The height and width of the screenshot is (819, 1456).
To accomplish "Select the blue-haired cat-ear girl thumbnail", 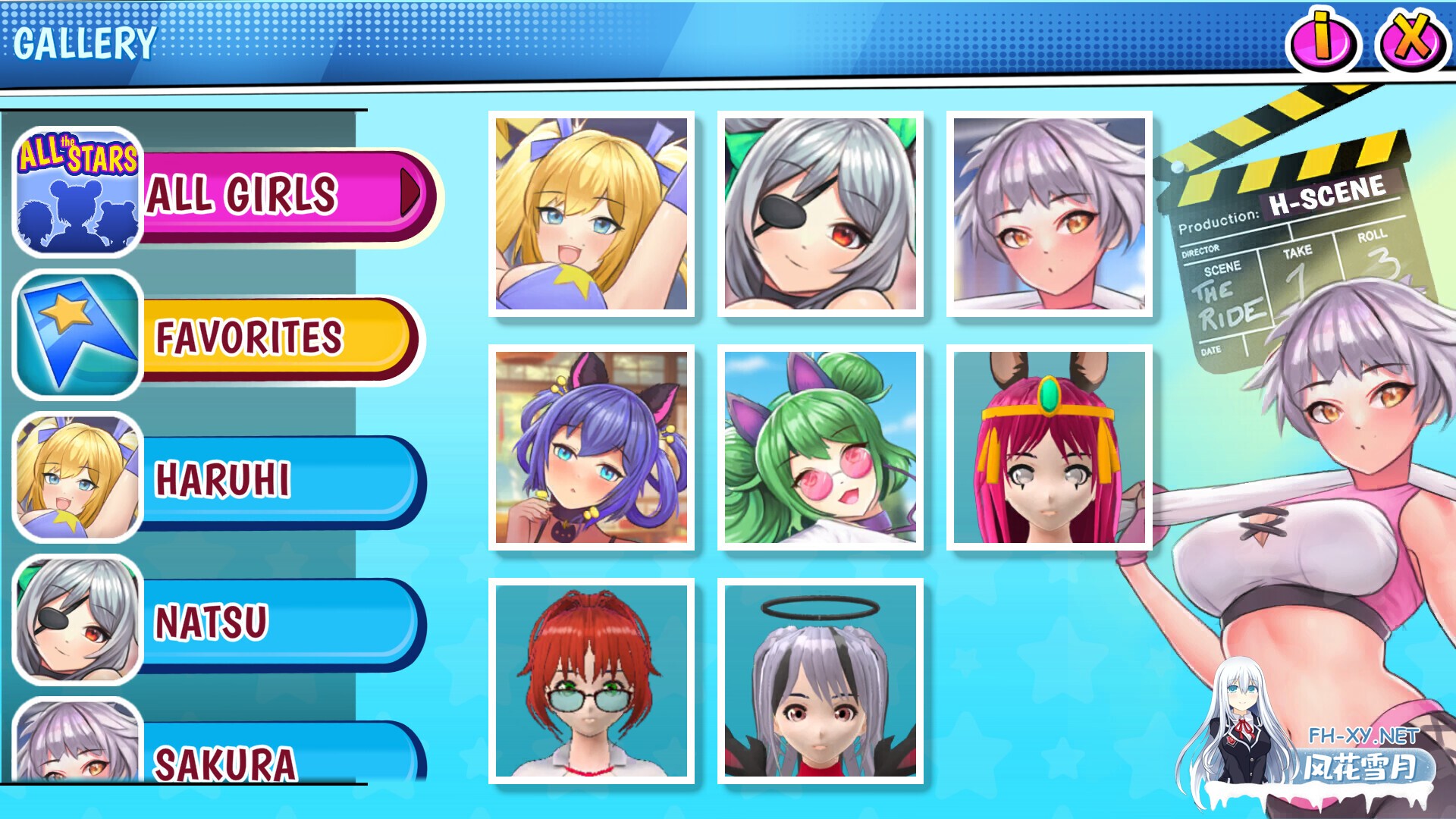I will point(591,447).
